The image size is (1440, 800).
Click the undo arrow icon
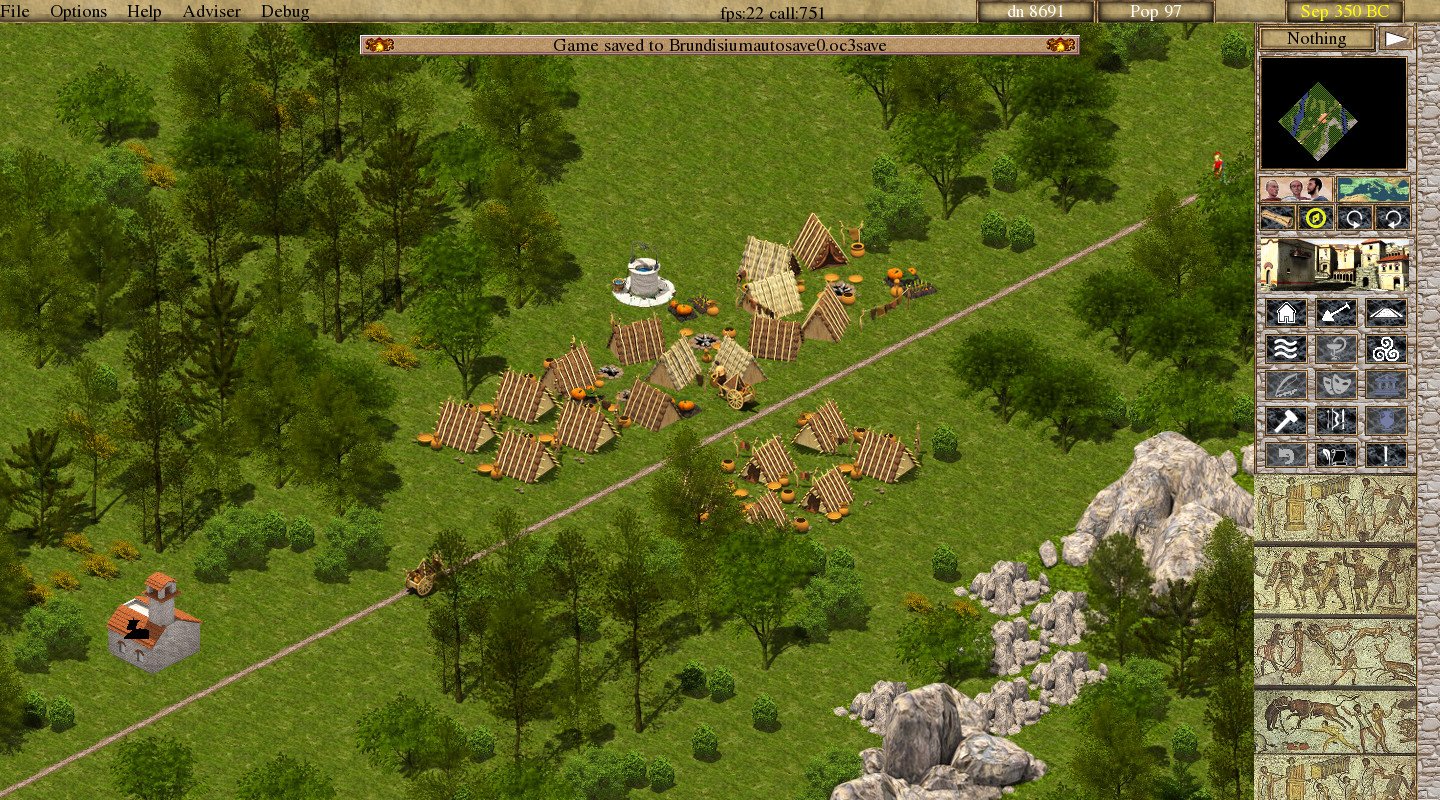(1285, 455)
